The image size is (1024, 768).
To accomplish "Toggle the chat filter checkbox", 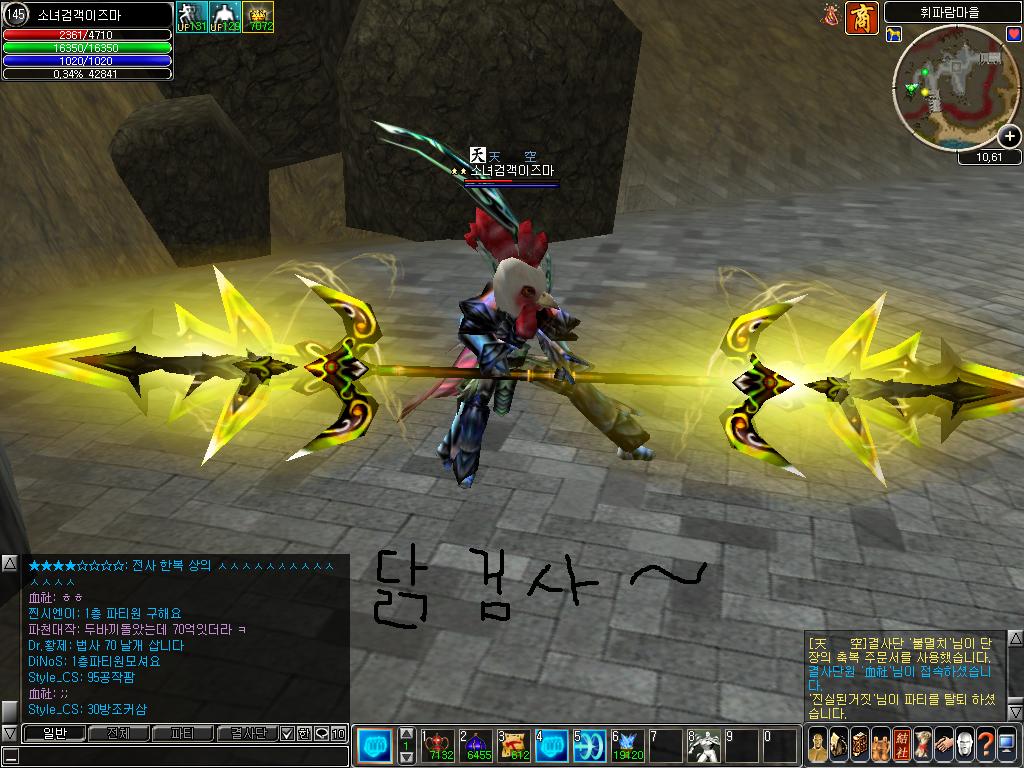I will (x=286, y=734).
